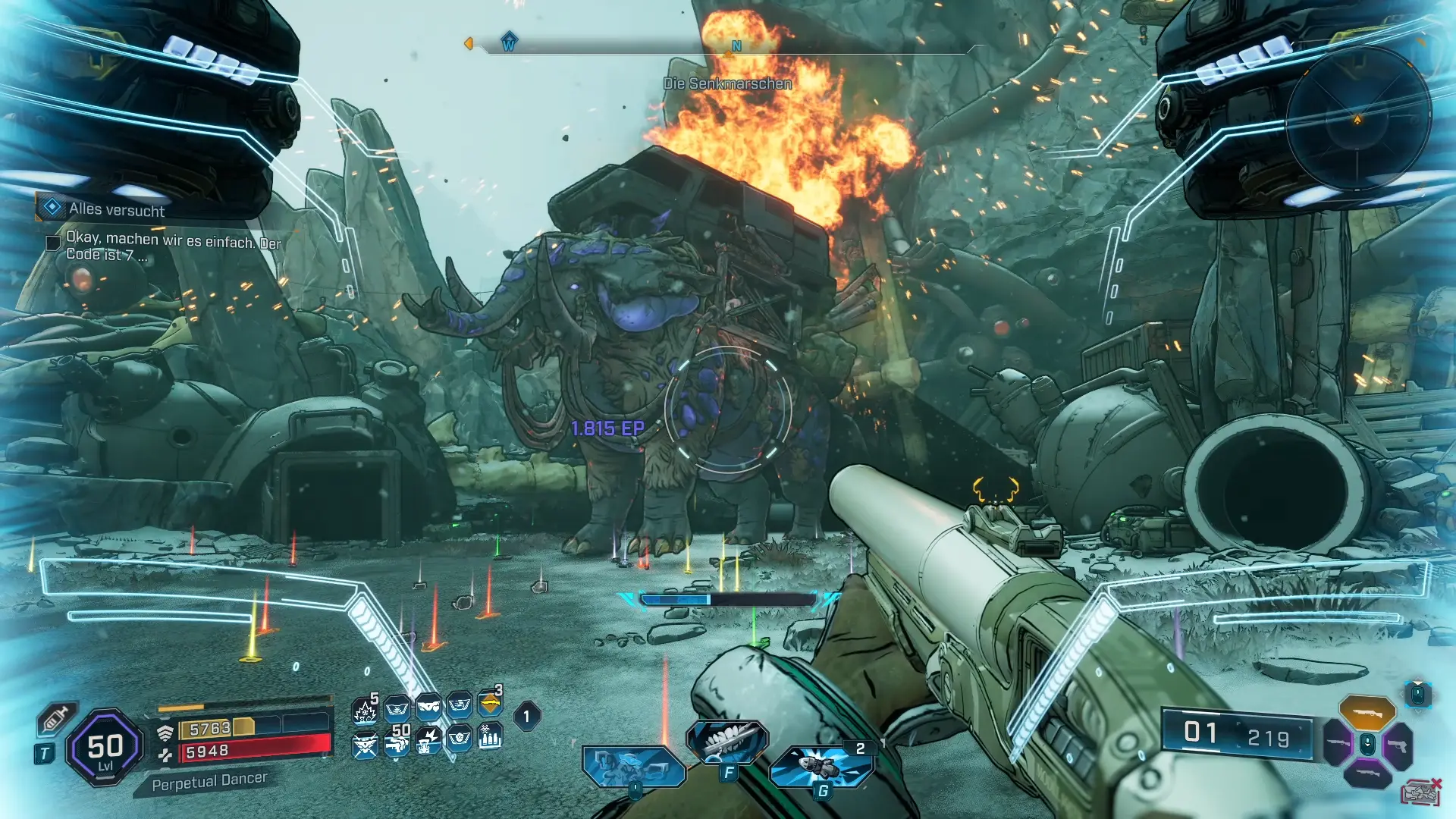
Task: Click the punching character ability icon
Action: click(632, 766)
